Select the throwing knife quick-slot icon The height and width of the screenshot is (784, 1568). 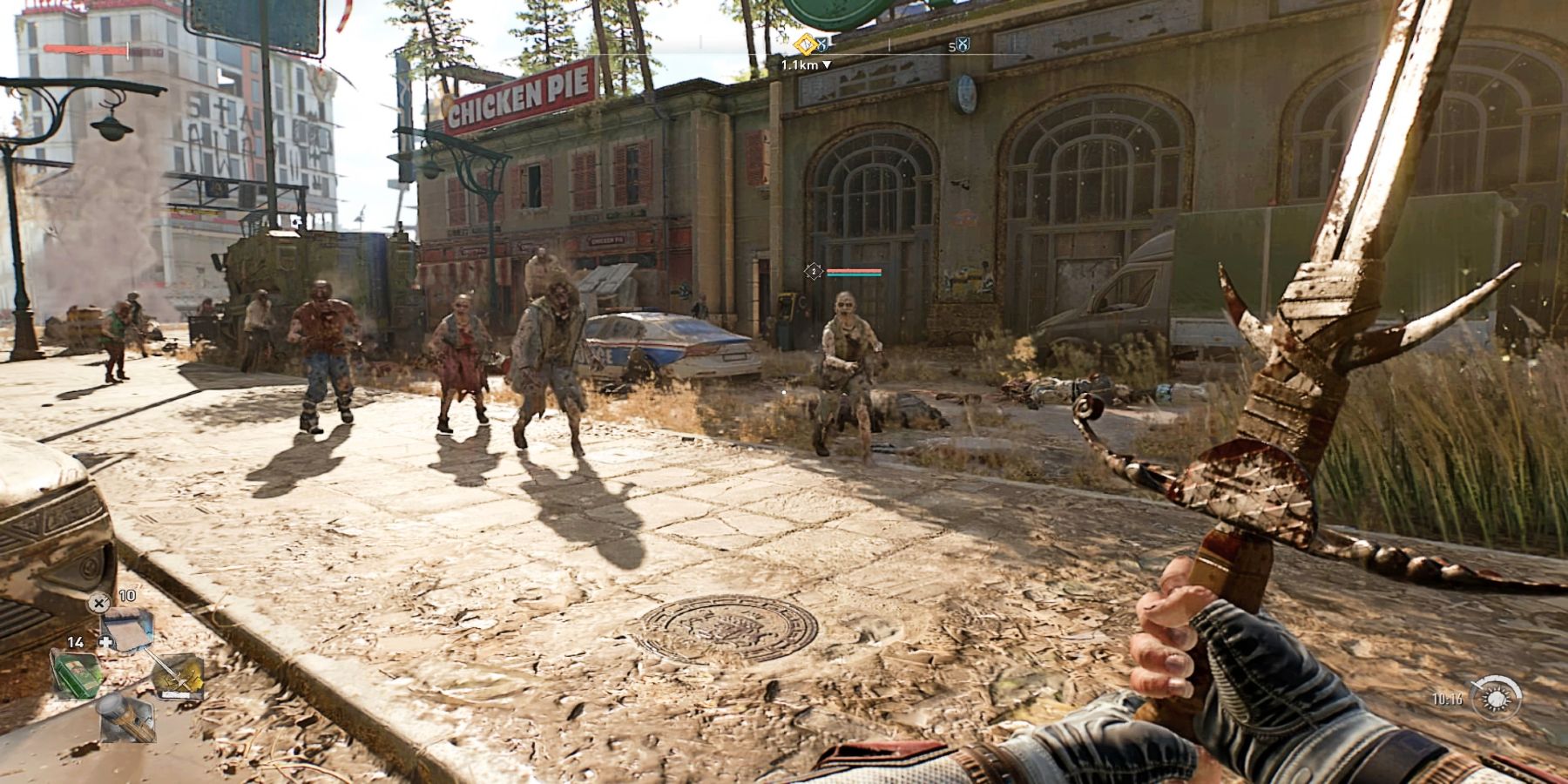(x=179, y=678)
